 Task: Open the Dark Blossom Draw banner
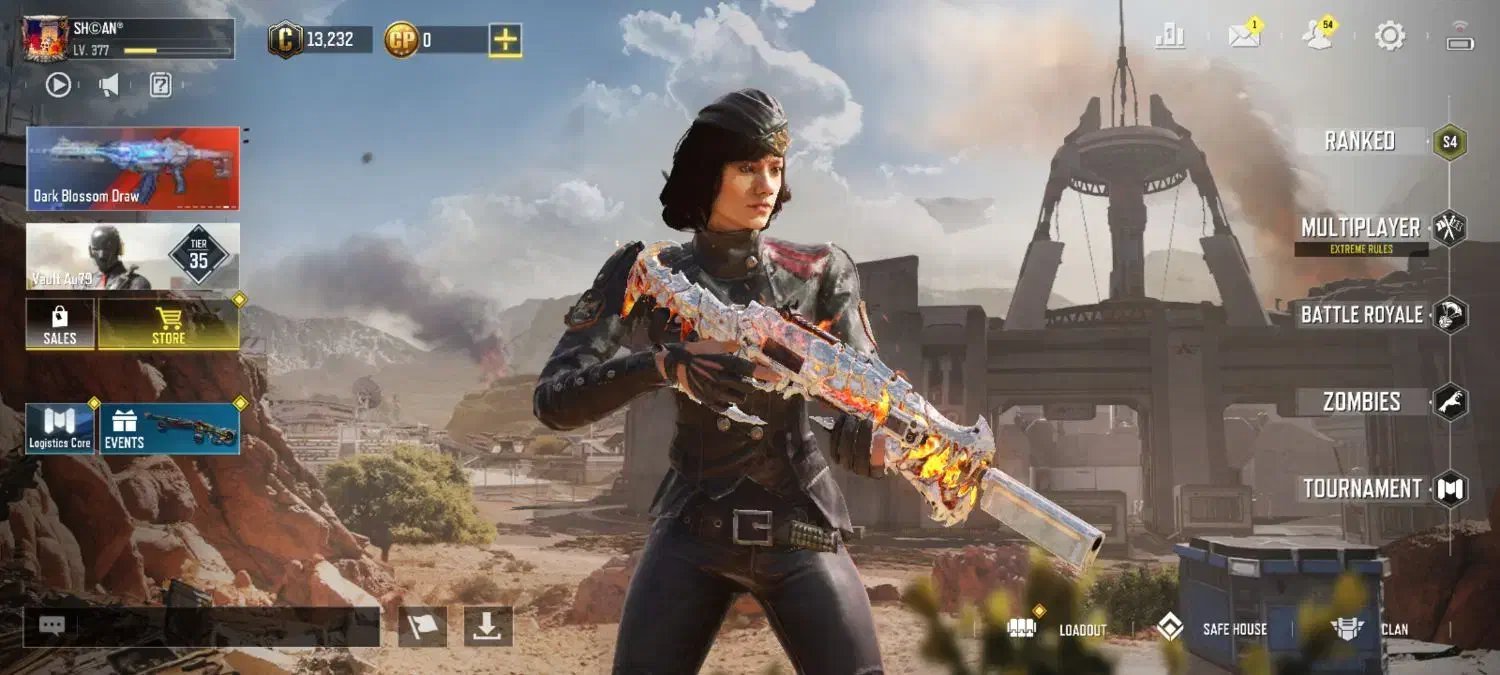point(133,168)
